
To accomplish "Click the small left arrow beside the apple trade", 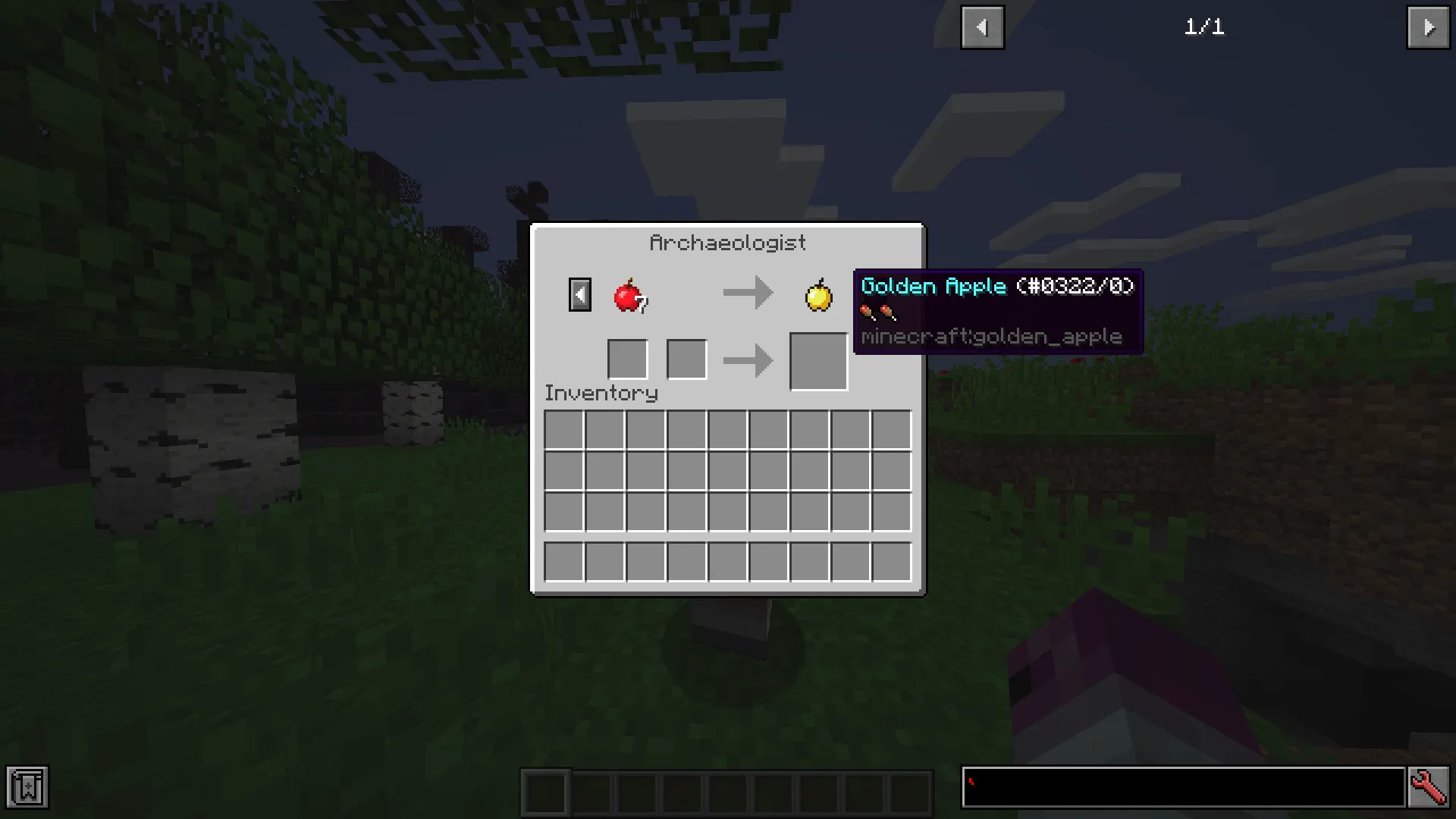I will tap(579, 294).
